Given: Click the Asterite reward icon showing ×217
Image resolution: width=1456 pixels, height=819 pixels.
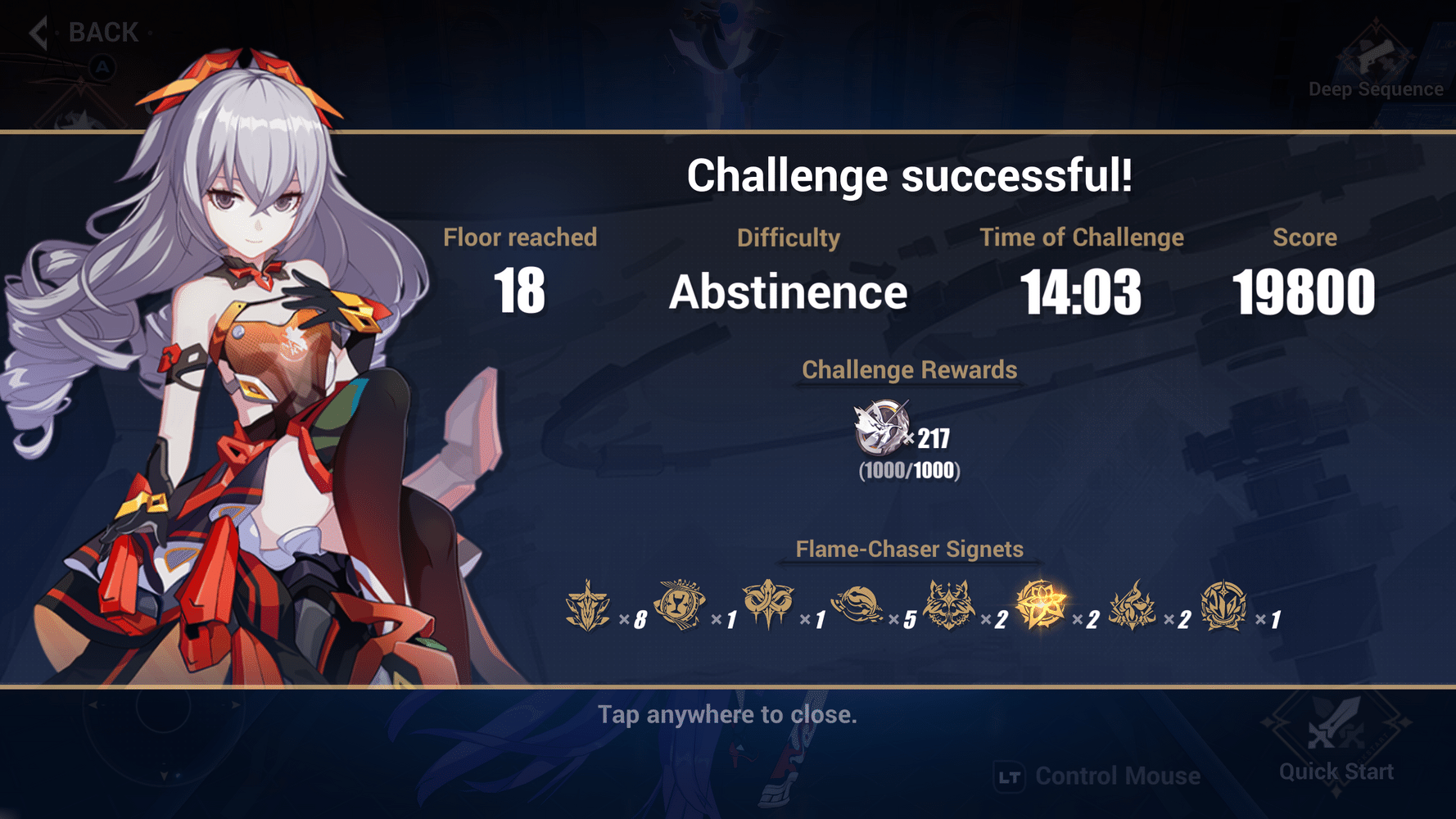Looking at the screenshot, I should pyautogui.click(x=879, y=428).
